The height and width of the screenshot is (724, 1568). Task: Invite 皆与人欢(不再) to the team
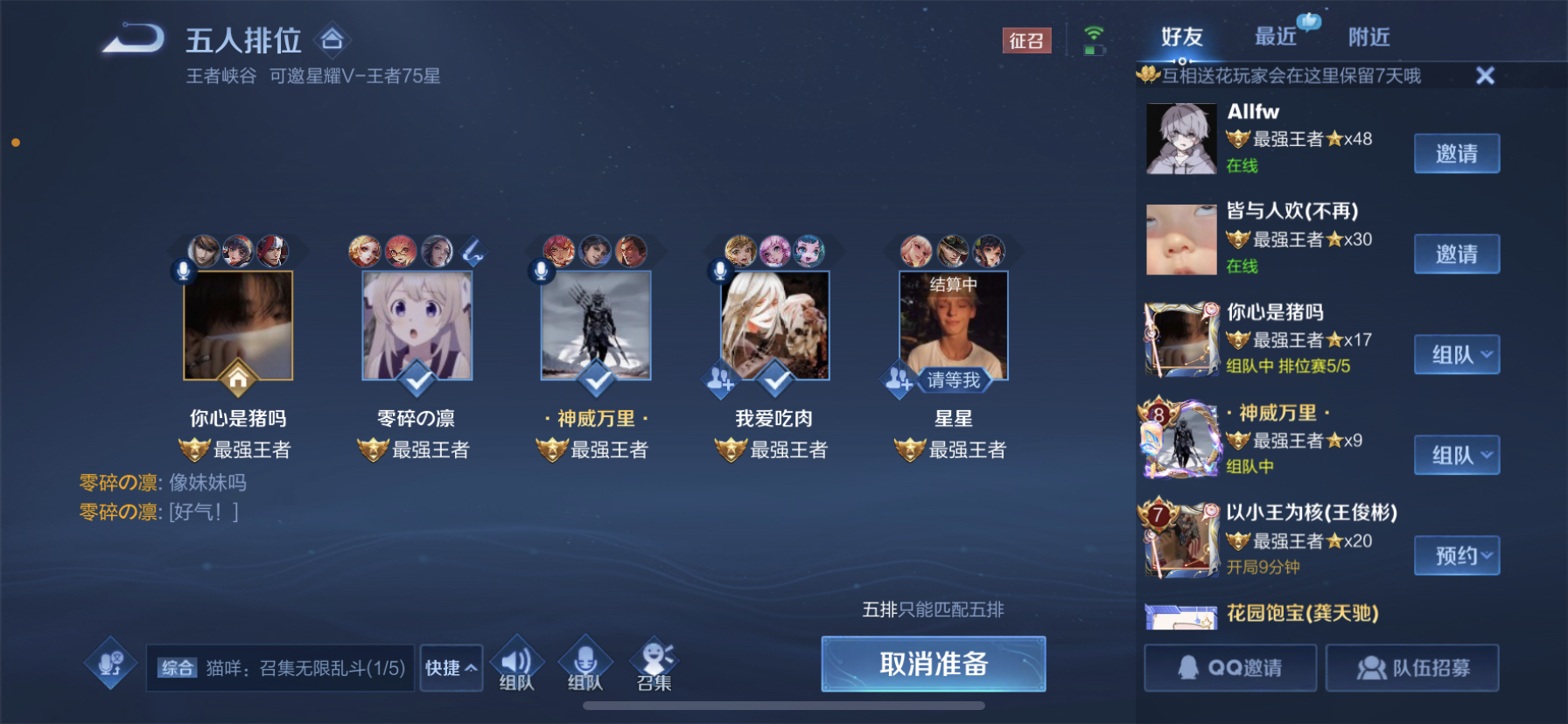pyautogui.click(x=1456, y=254)
